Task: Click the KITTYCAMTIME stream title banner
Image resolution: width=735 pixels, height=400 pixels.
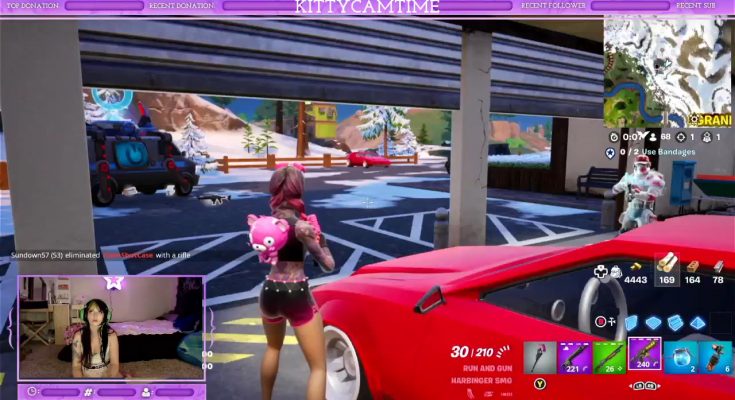Action: pyautogui.click(x=367, y=6)
